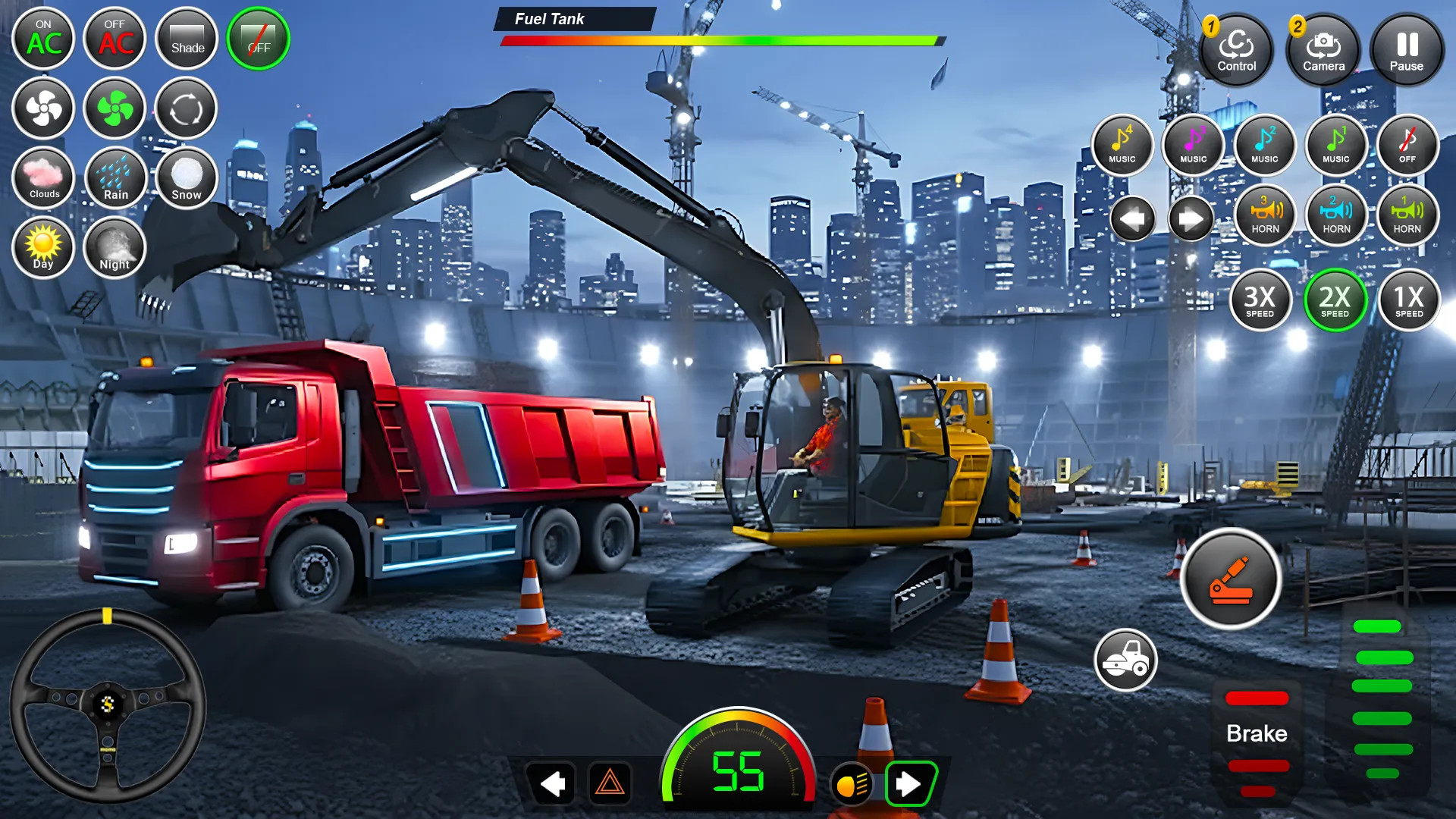Activate the road roller vehicle icon
The height and width of the screenshot is (819, 1456).
coord(1127,661)
